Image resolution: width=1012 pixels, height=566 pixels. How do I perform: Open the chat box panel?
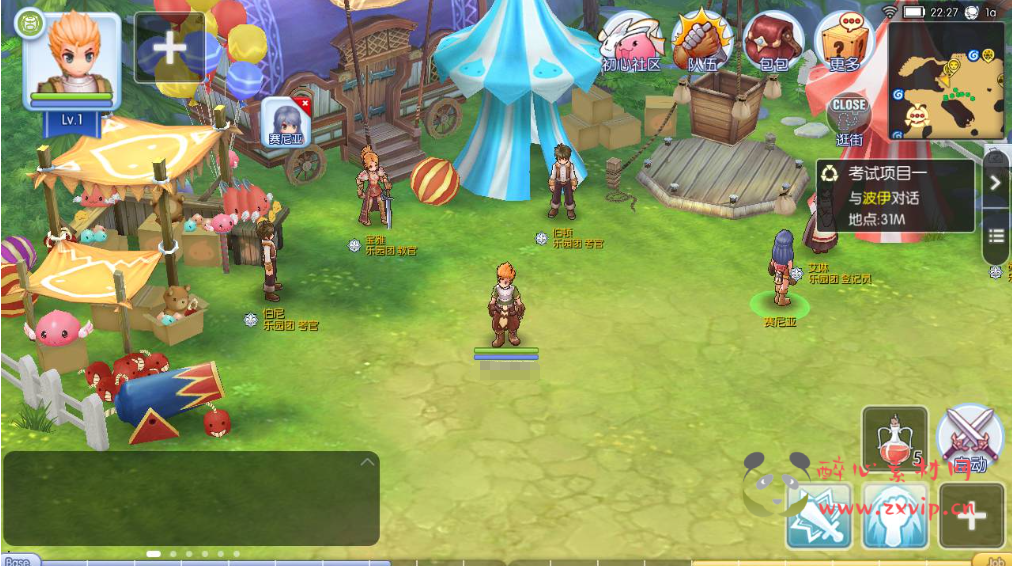(x=190, y=499)
